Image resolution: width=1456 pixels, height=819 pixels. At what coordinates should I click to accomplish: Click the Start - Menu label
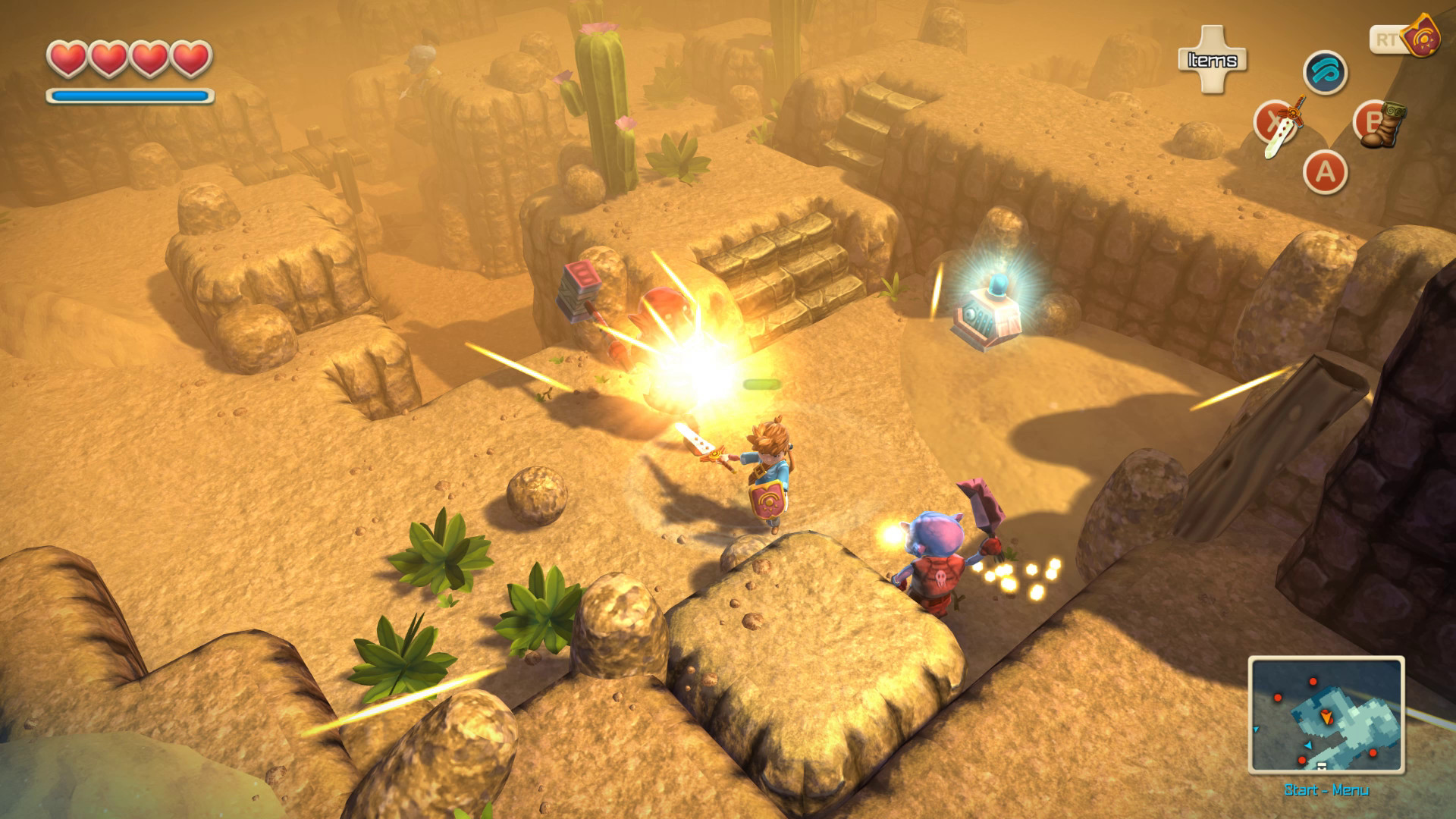pos(1326,790)
